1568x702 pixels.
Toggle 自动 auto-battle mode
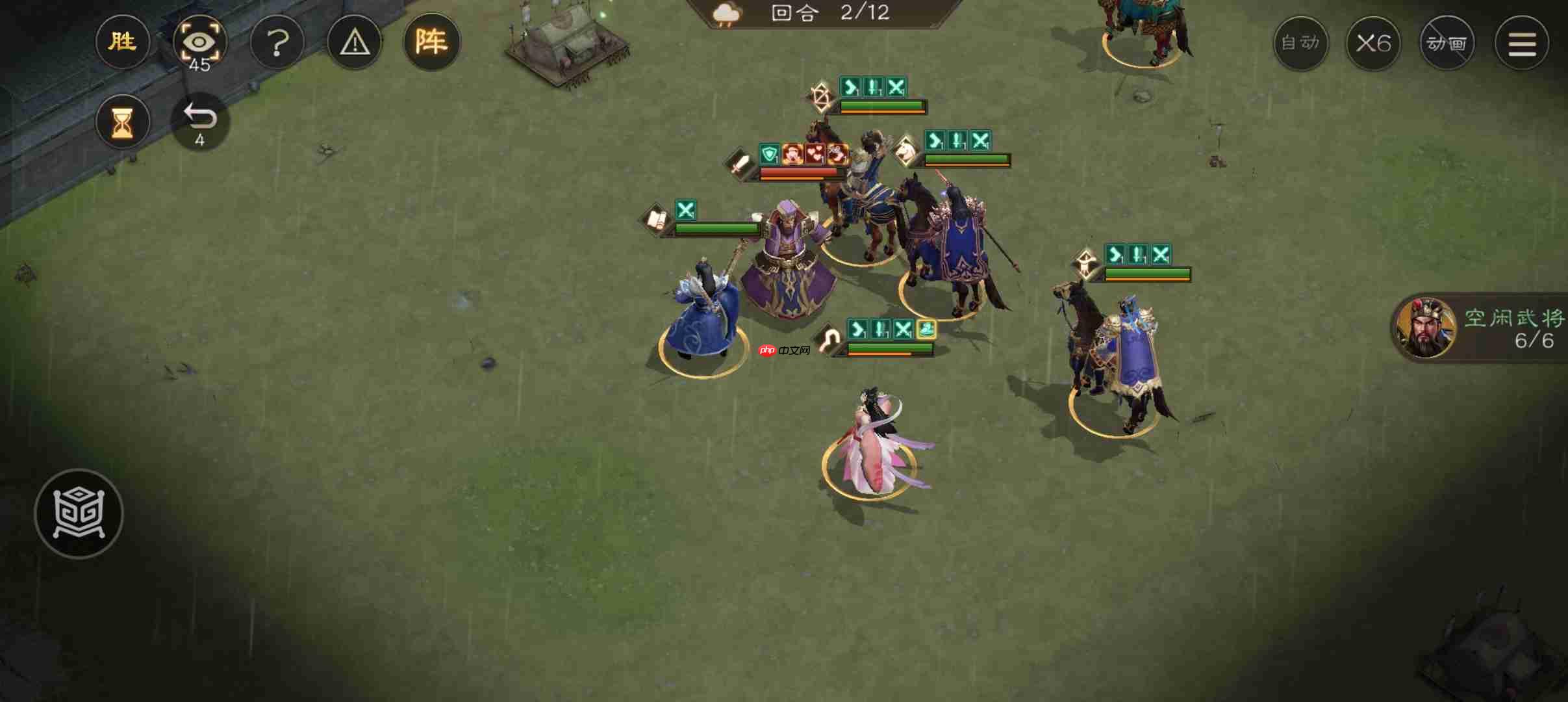click(x=1301, y=42)
